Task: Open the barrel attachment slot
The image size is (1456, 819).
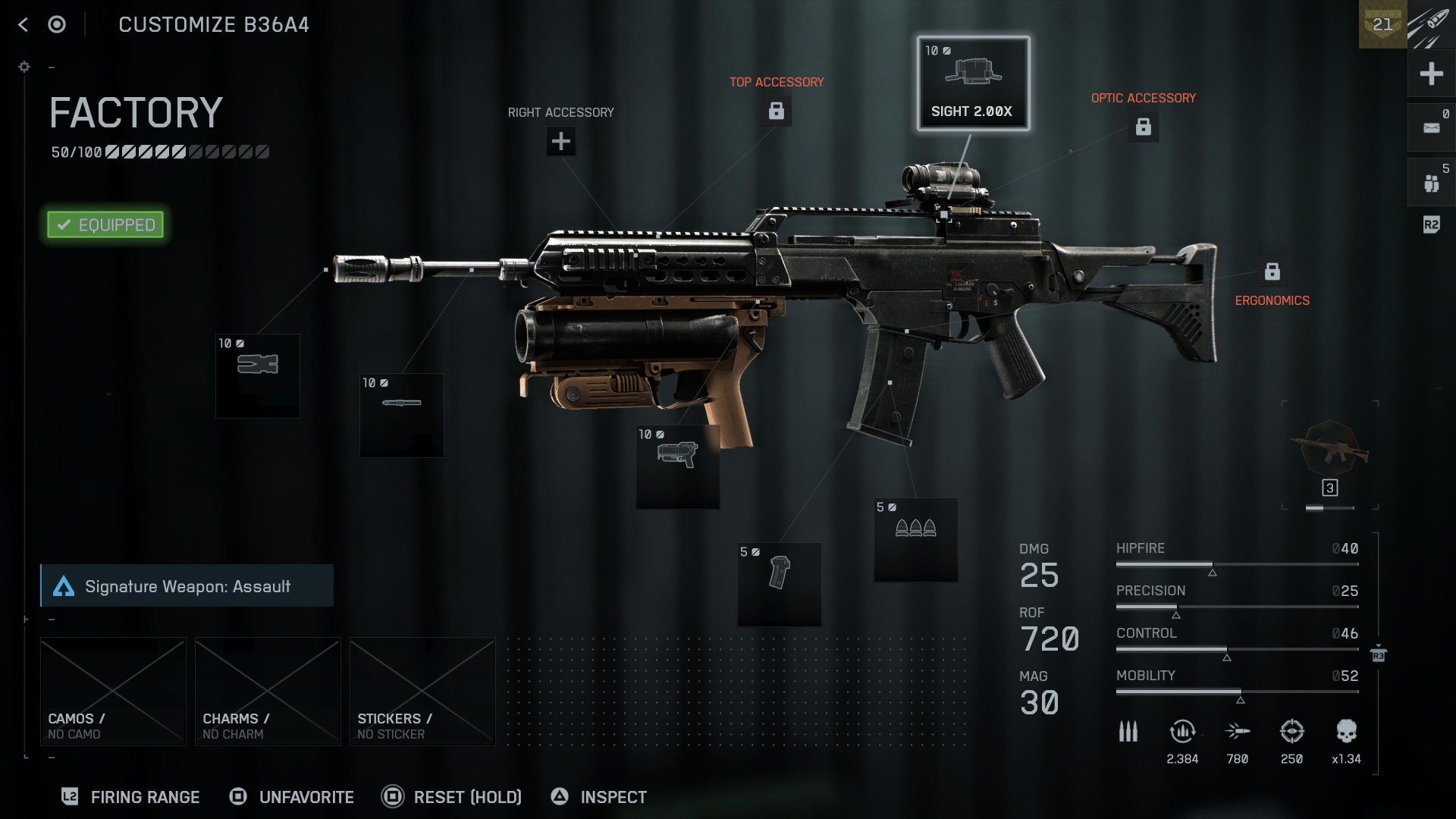Action: [x=402, y=415]
